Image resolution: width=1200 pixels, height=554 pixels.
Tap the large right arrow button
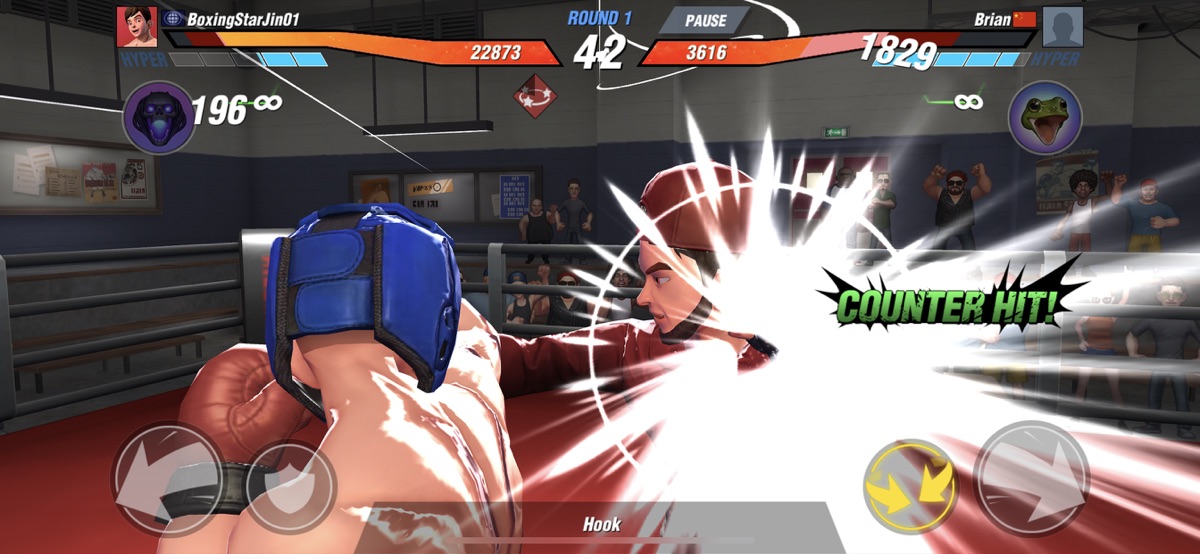point(1031,479)
